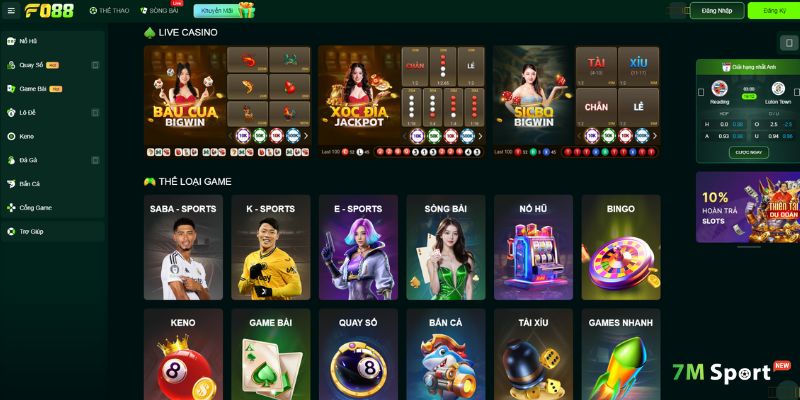The height and width of the screenshot is (400, 800).
Task: Bet on the Tài tile in Sicbo
Action: [x=596, y=66]
